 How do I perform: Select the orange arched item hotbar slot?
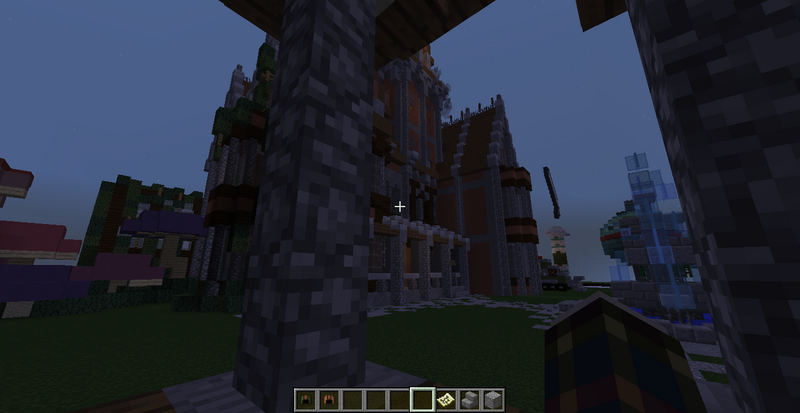326,400
